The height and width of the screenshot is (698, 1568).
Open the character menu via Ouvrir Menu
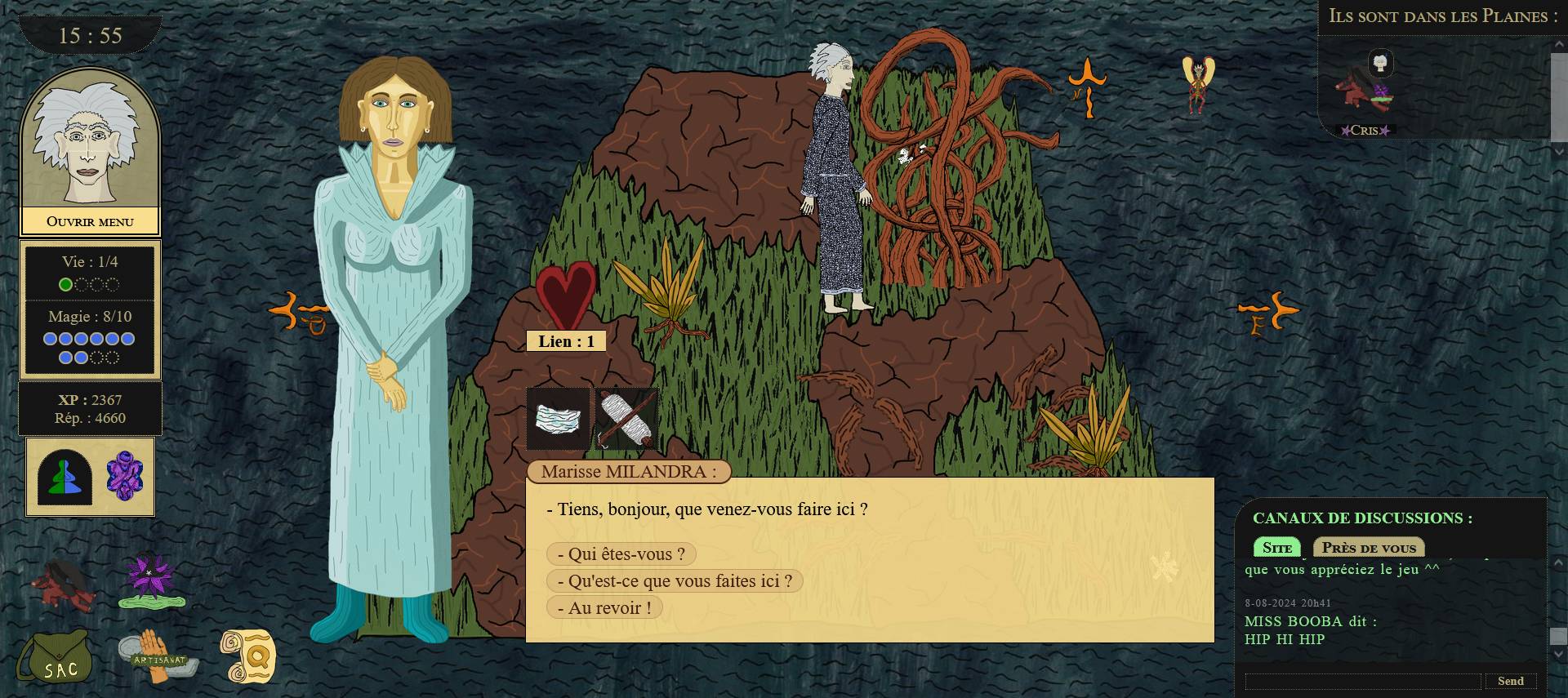coord(90,221)
